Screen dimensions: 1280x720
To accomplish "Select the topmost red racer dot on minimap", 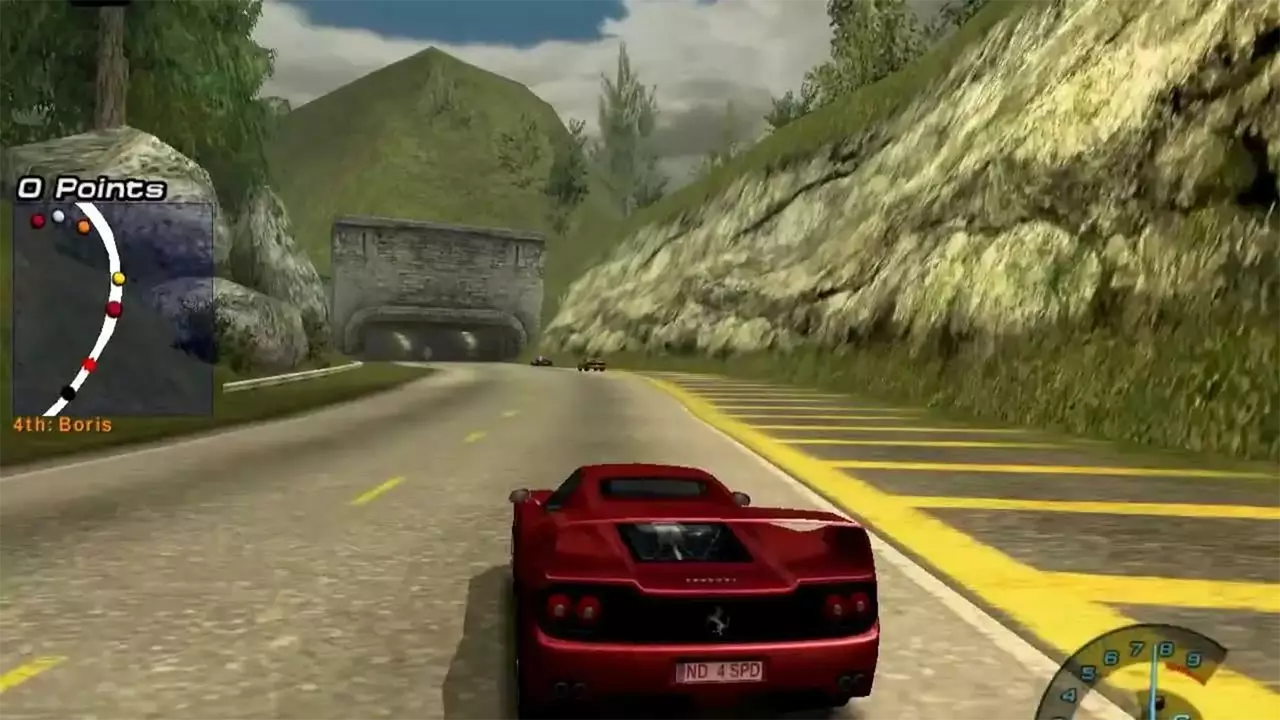I will click(x=37, y=221).
